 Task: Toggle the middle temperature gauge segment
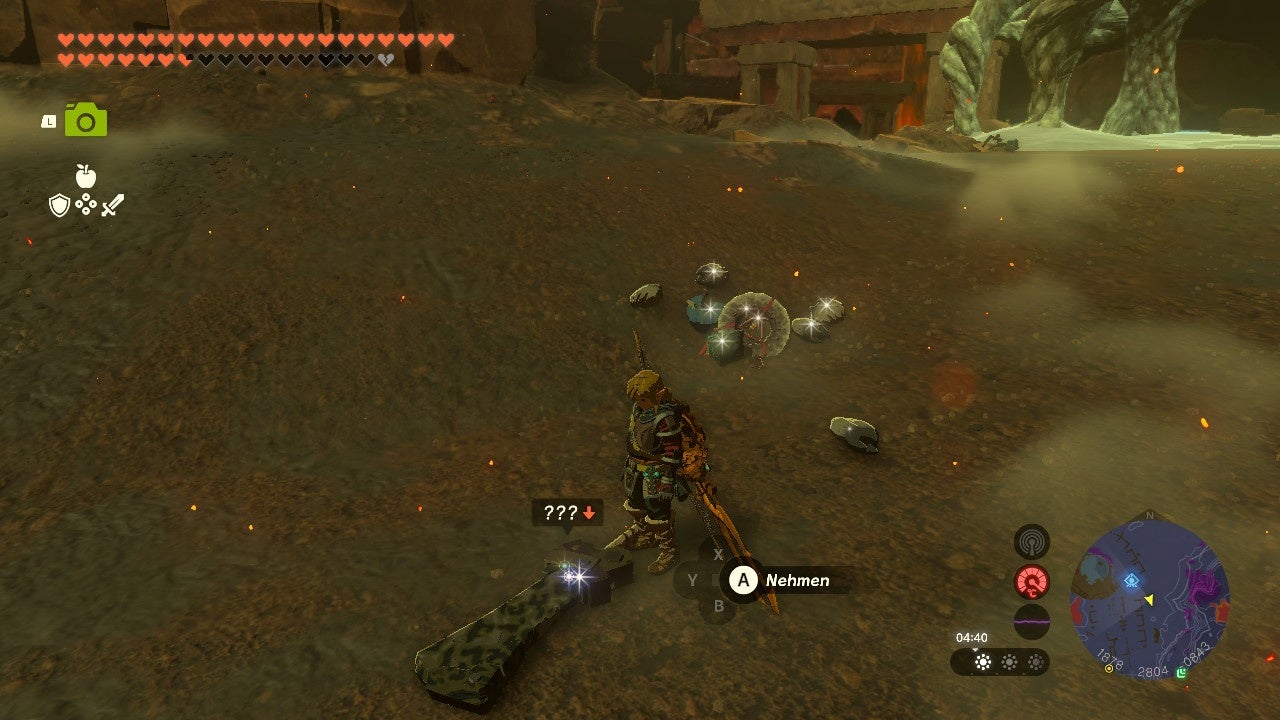click(x=1010, y=663)
